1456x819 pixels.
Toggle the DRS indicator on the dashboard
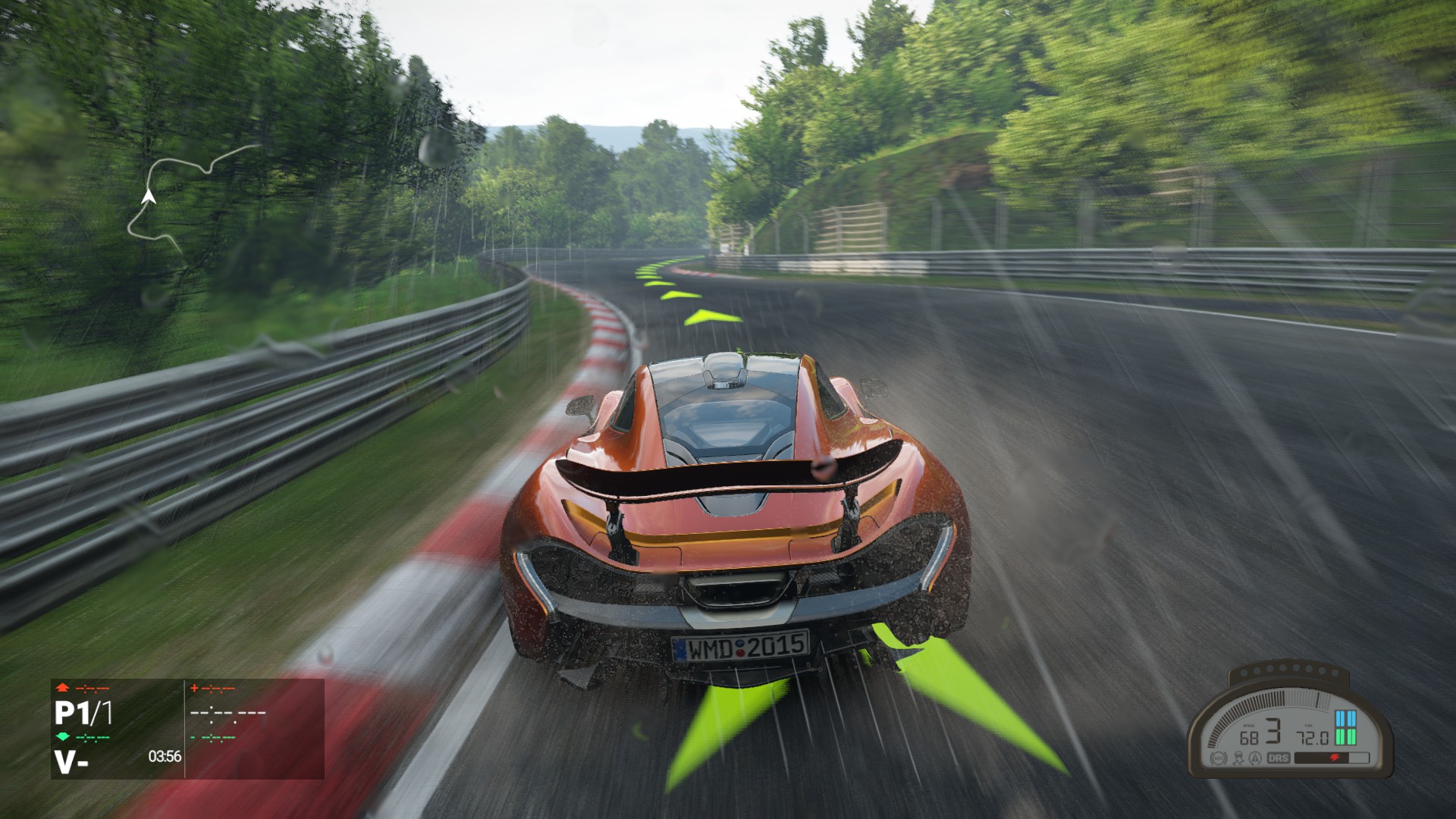(1279, 758)
